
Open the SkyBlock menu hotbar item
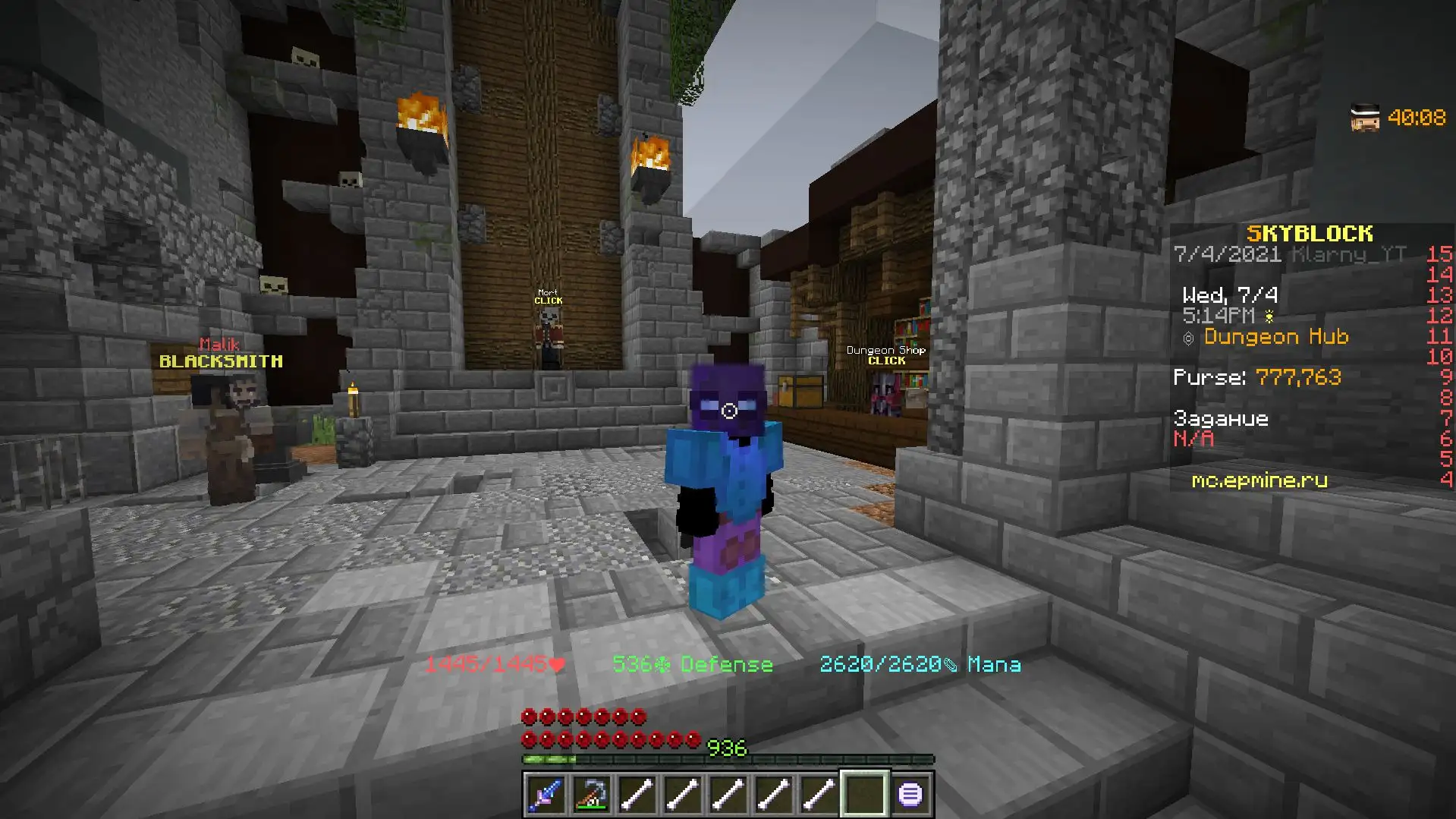[x=910, y=795]
